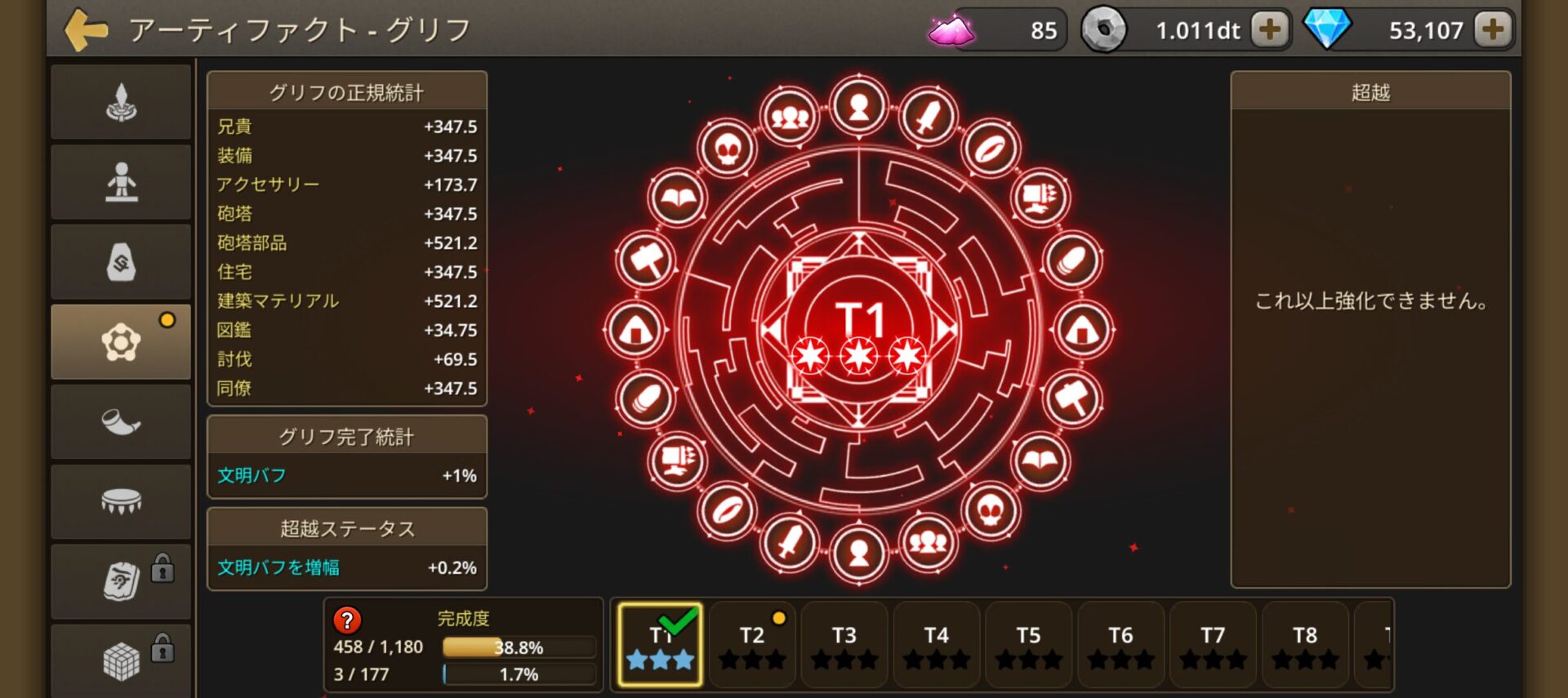Select the rune stone icon in the sidebar
Viewport: 1568px width, 698px height.
click(x=121, y=261)
